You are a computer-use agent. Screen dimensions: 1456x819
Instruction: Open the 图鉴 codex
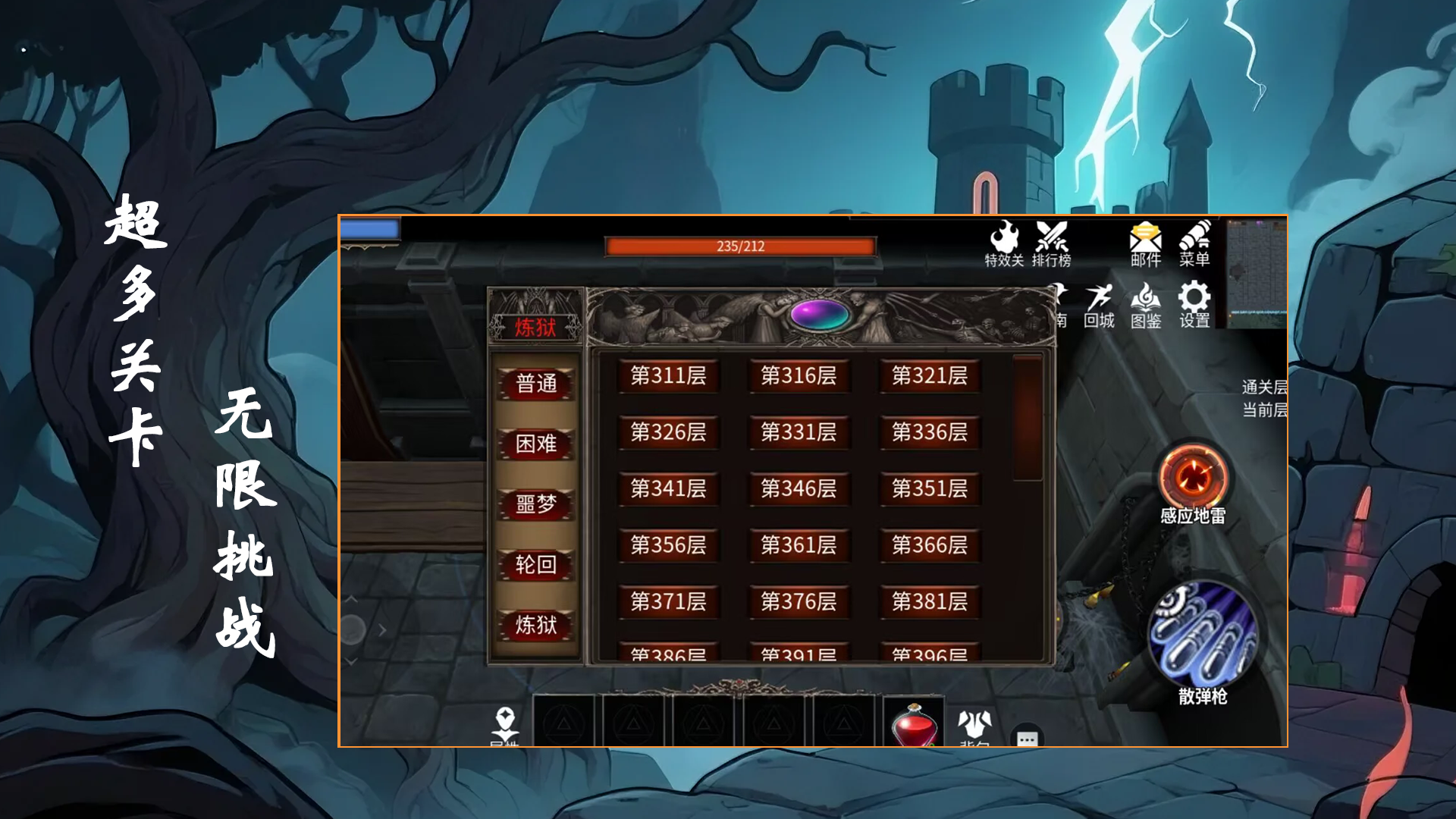pyautogui.click(x=1145, y=306)
